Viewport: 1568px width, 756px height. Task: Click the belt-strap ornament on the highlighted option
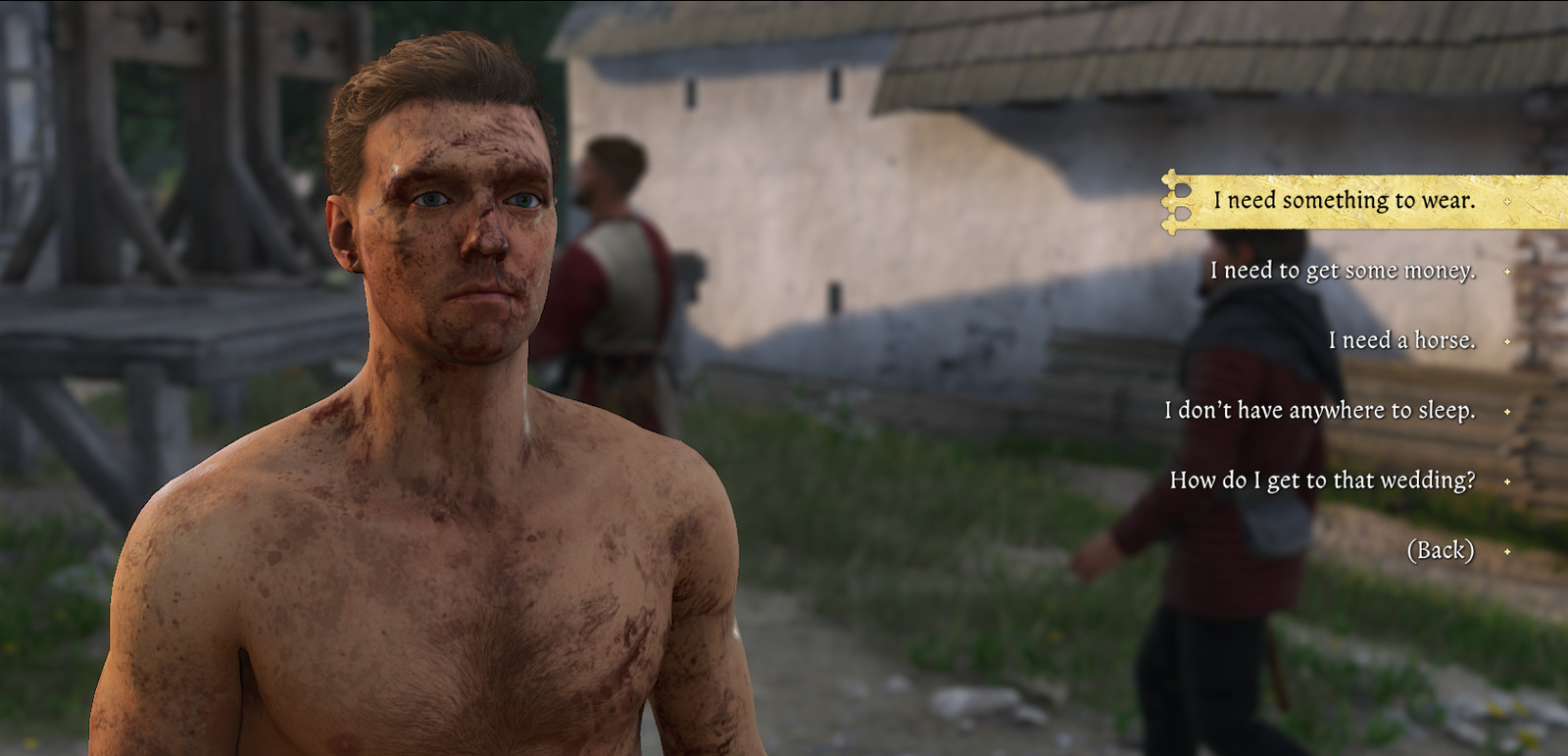click(1172, 201)
